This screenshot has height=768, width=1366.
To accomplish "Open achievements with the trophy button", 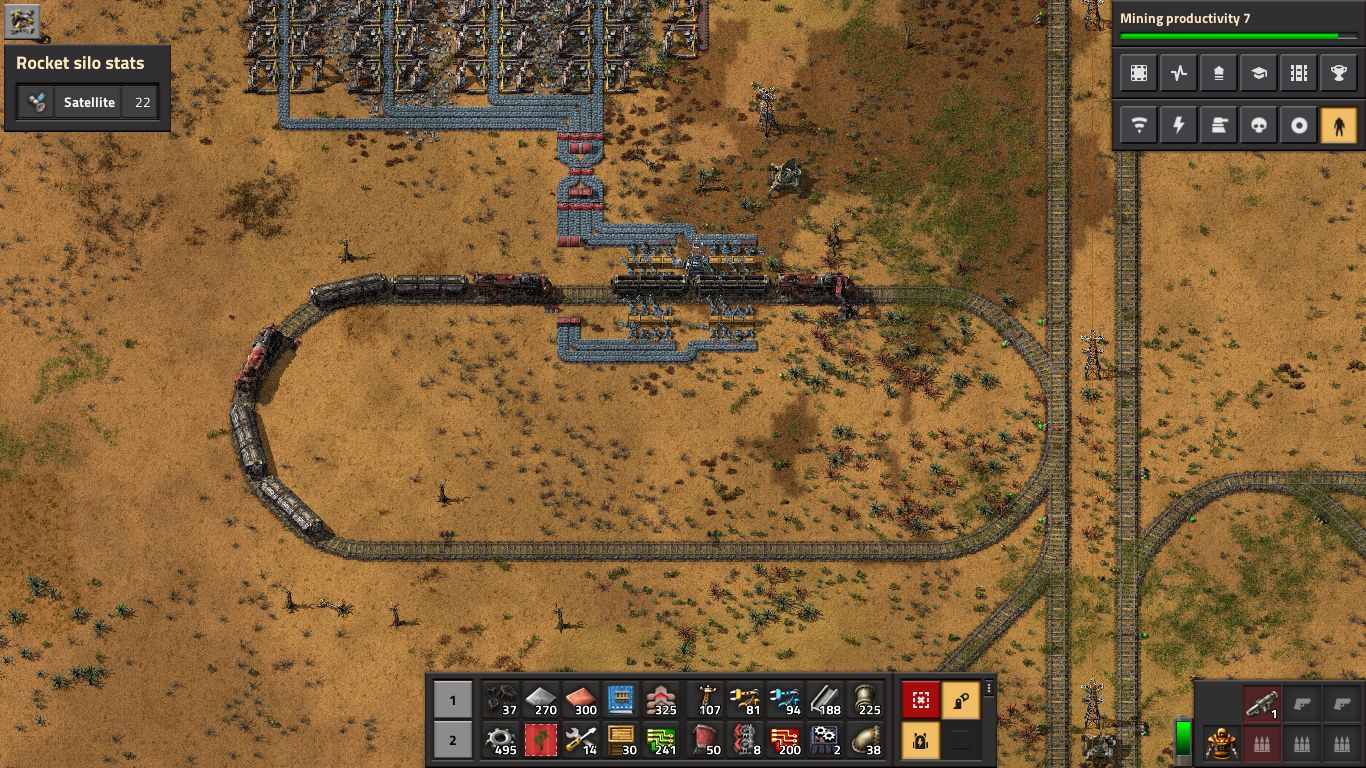I will (1339, 73).
